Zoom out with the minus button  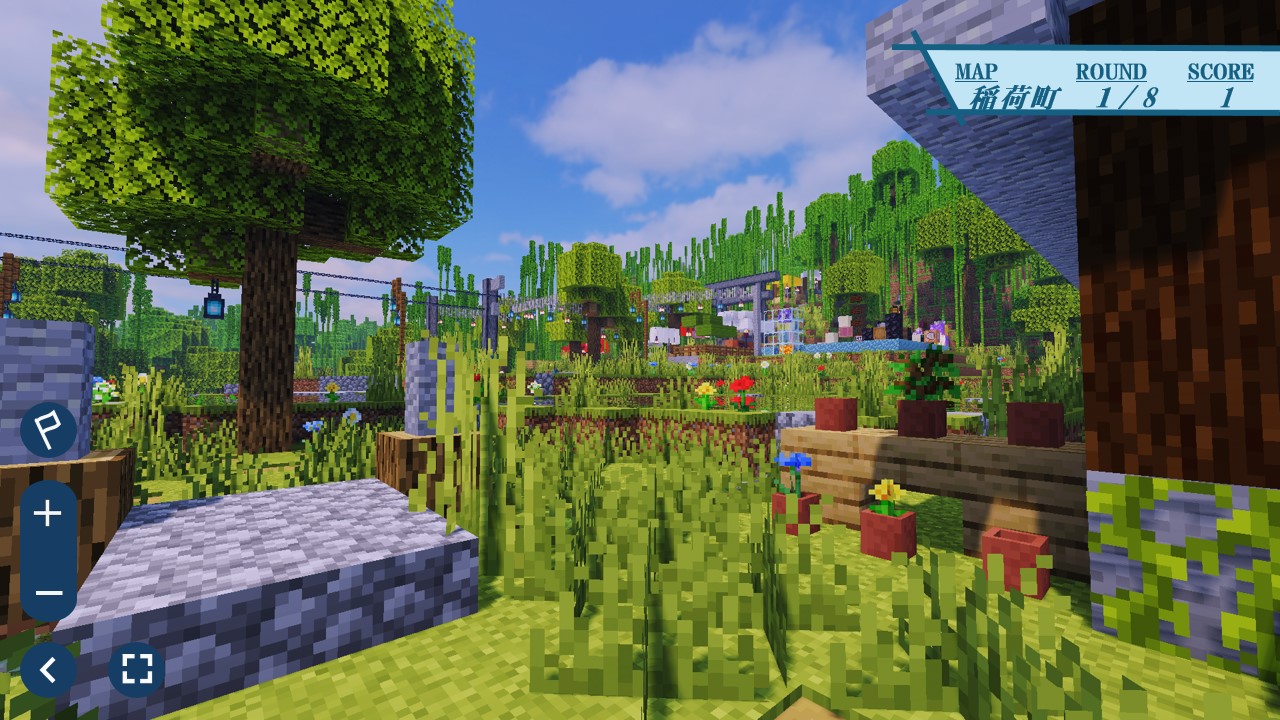click(48, 592)
